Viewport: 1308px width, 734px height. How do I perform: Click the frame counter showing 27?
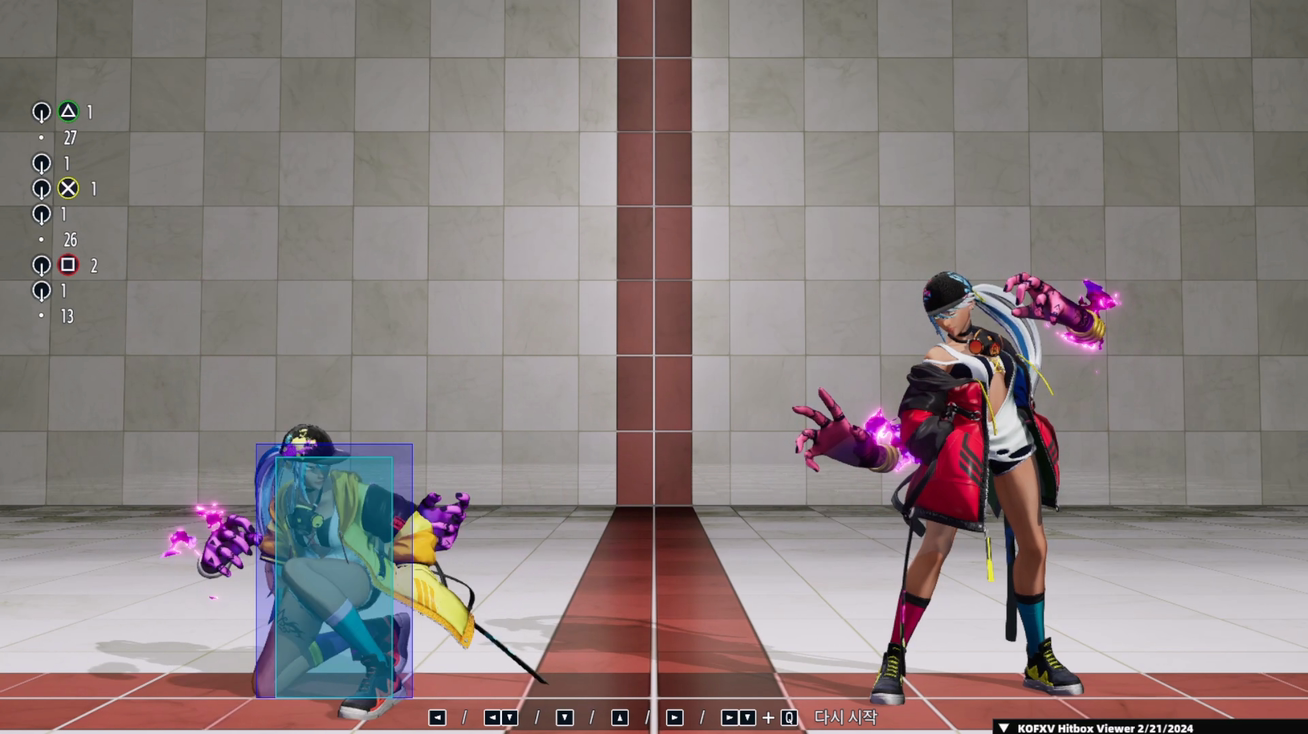[68, 138]
